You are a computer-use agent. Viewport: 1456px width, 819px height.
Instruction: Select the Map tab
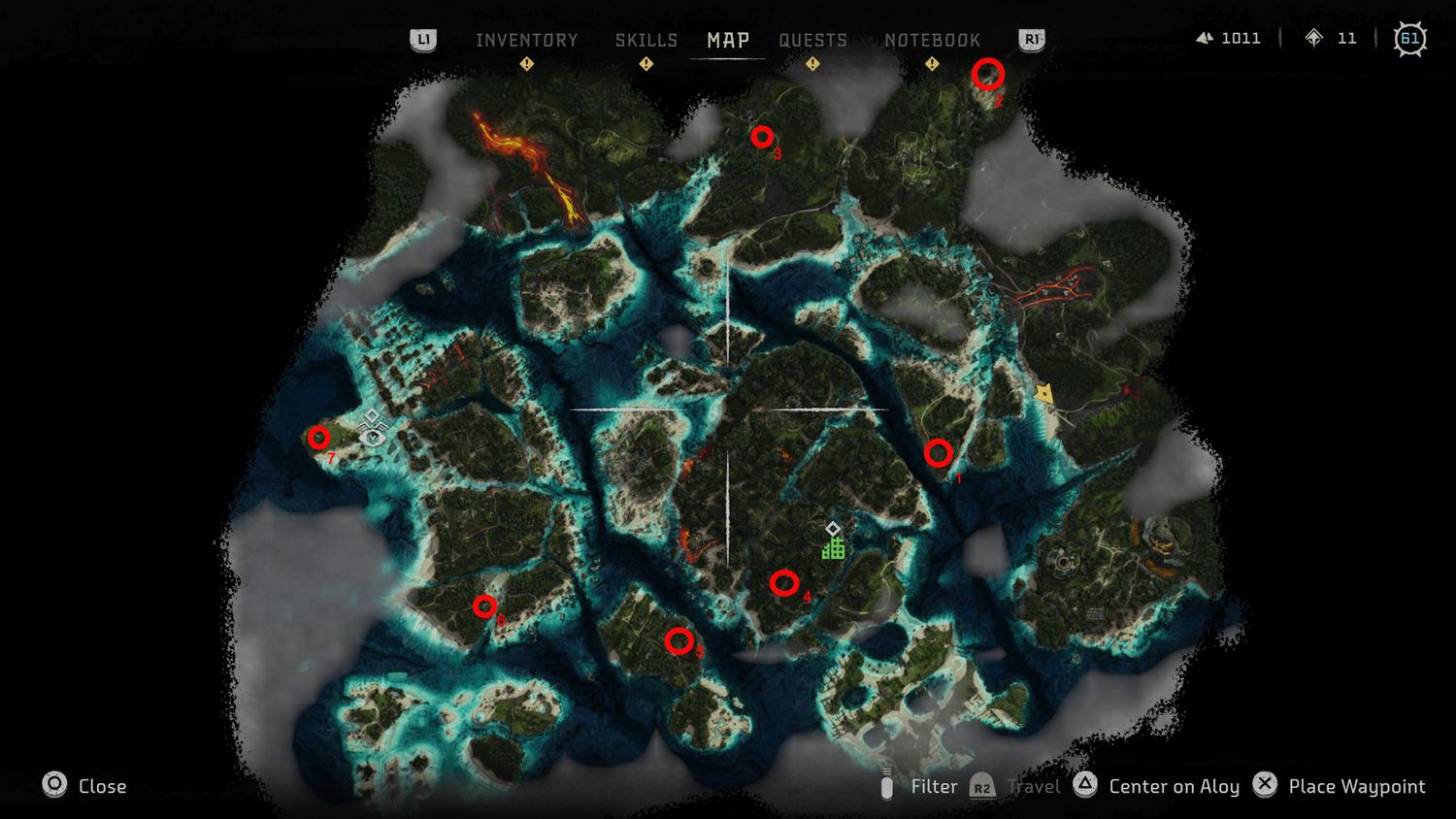(x=728, y=40)
